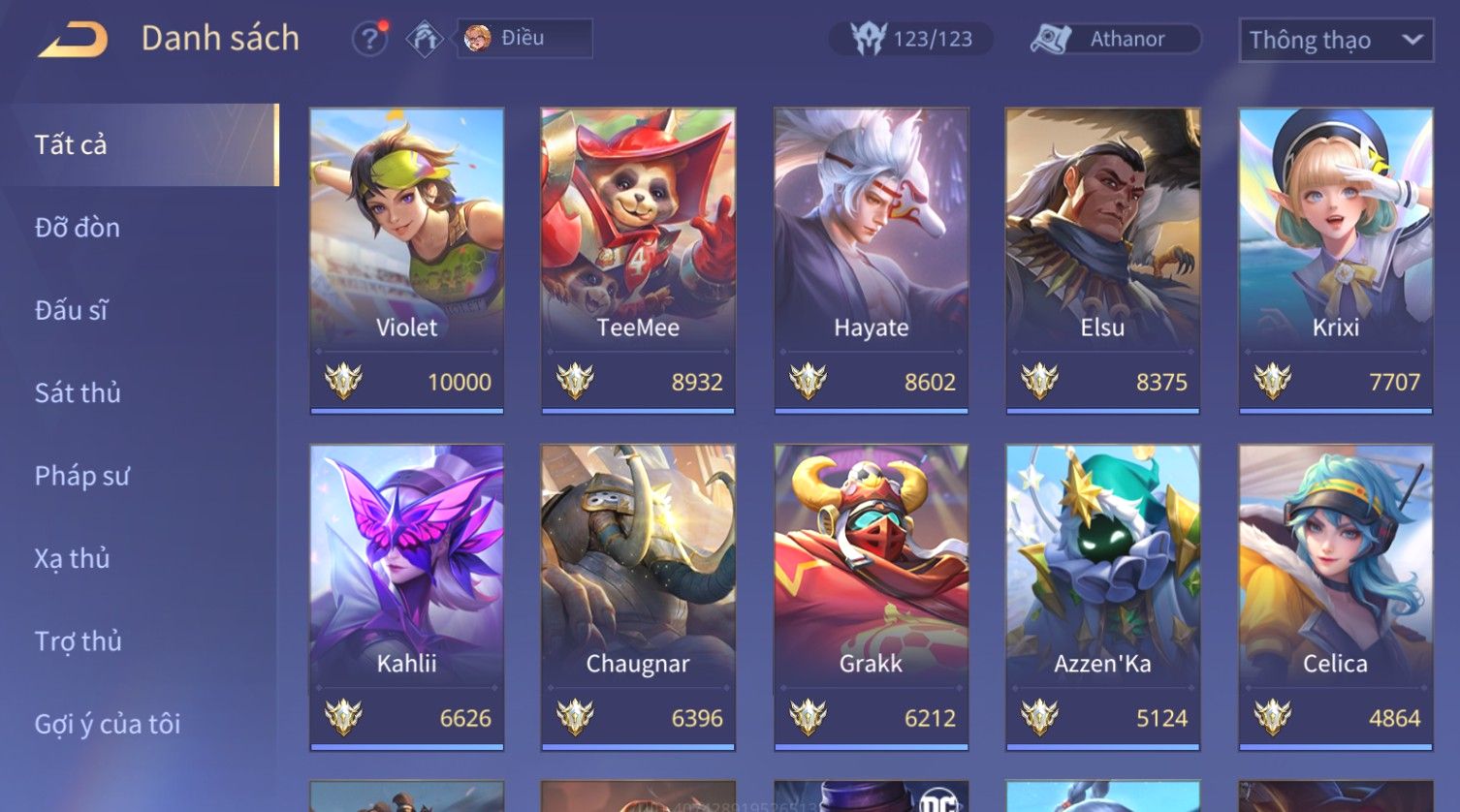Viewport: 1460px width, 812px height.
Task: Show the Đấu sĩ hero category
Action: [x=72, y=310]
